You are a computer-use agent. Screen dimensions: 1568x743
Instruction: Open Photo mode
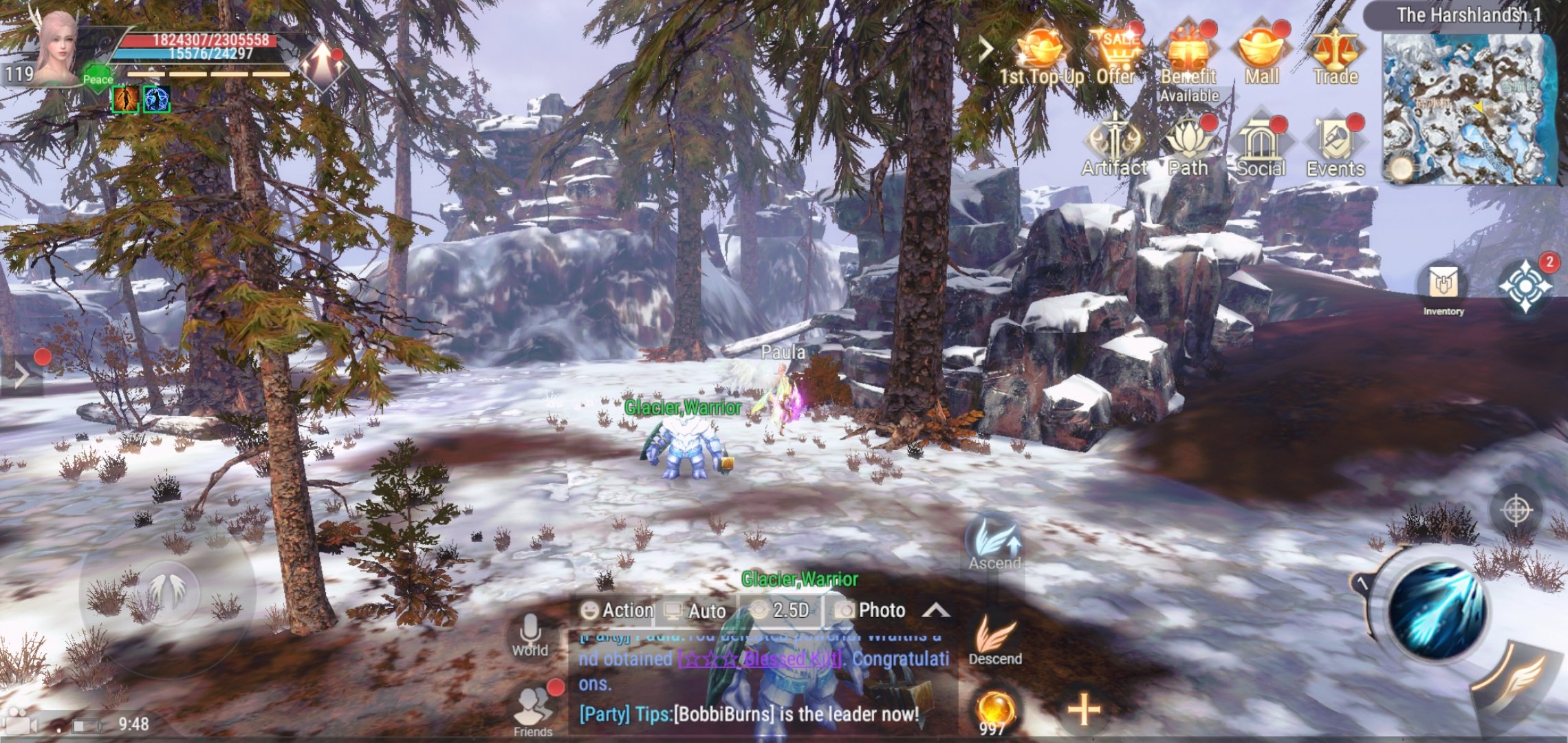[x=869, y=610]
